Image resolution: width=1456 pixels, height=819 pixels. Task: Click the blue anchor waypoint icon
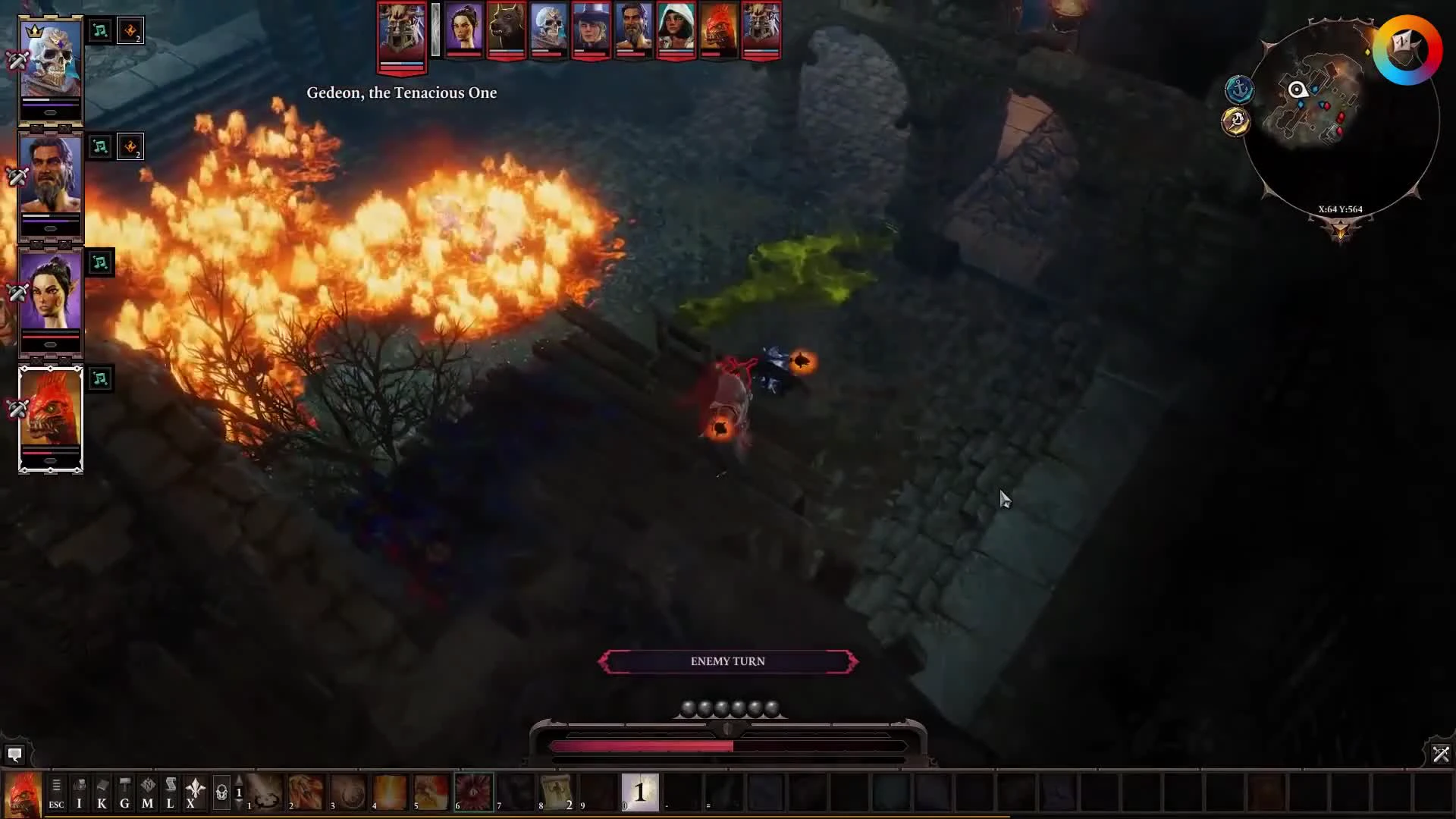click(1239, 89)
